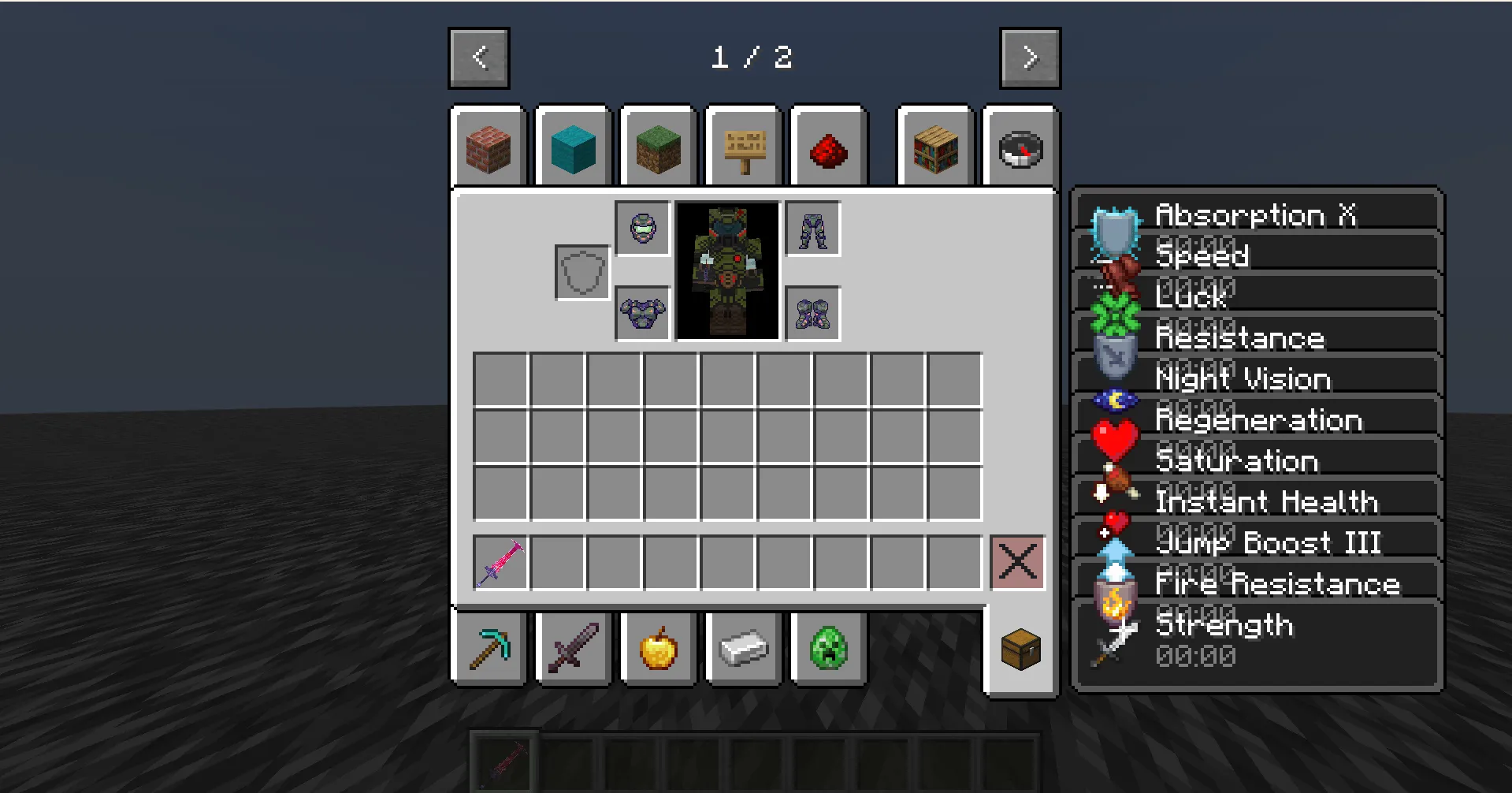Select the golden apple item icon
This screenshot has width=1512, height=793.
(658, 648)
